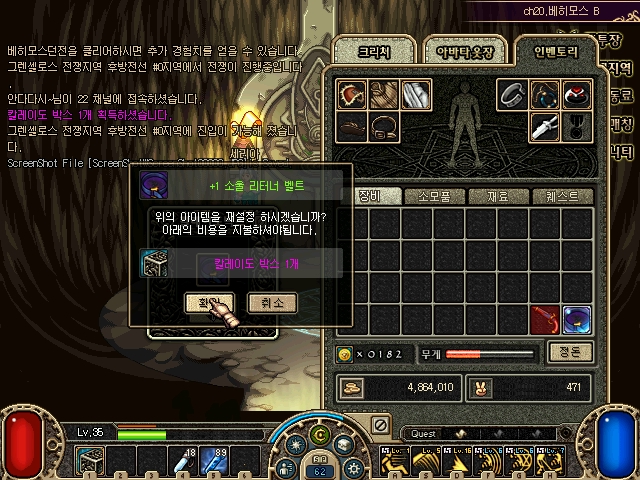Image resolution: width=640 pixels, height=480 pixels.
Task: Select the 인벤토리 tab
Action: (x=553, y=49)
